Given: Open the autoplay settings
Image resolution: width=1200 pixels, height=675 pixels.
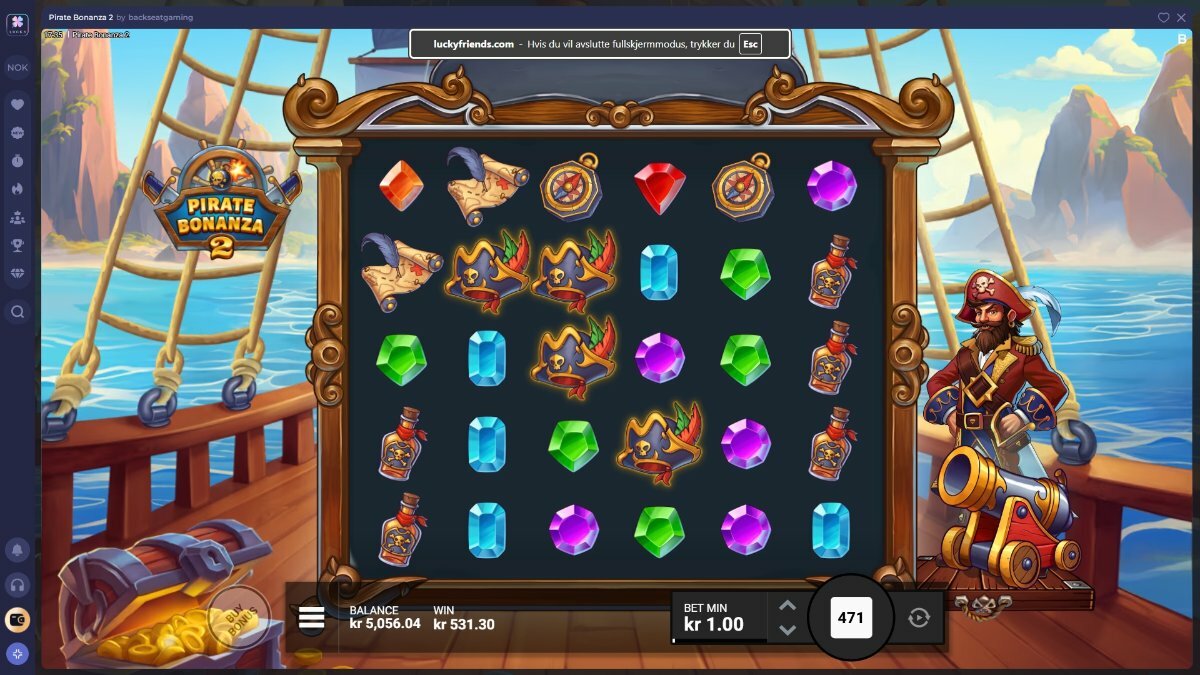Looking at the screenshot, I should point(919,618).
